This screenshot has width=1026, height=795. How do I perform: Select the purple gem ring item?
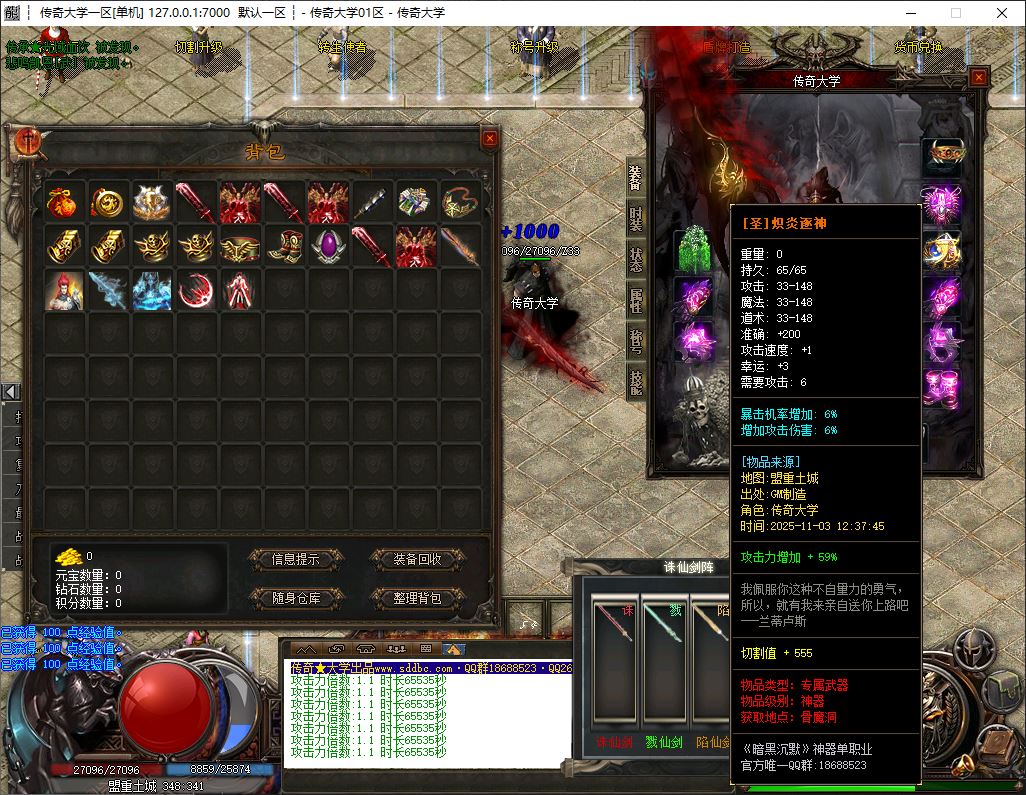pos(328,245)
